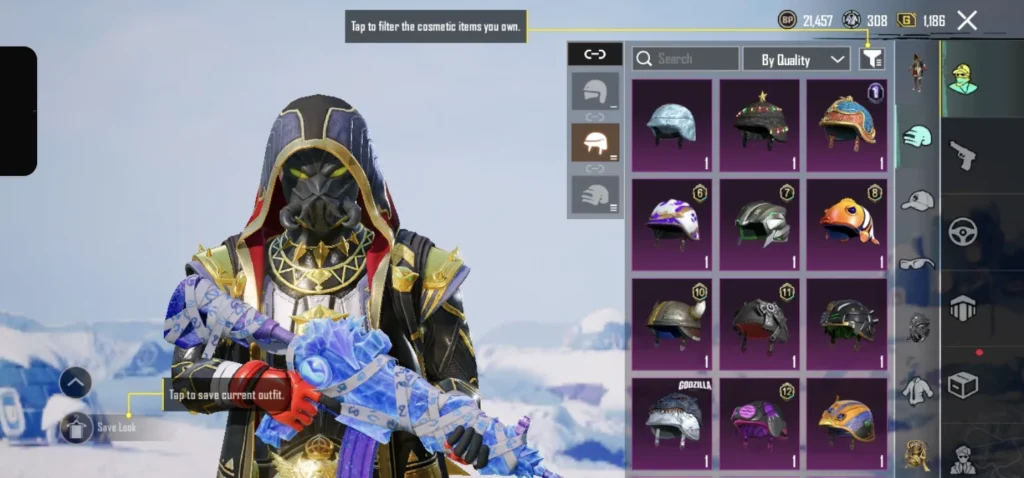Open the cap headwear subcategory
The image size is (1024, 478).
(916, 201)
